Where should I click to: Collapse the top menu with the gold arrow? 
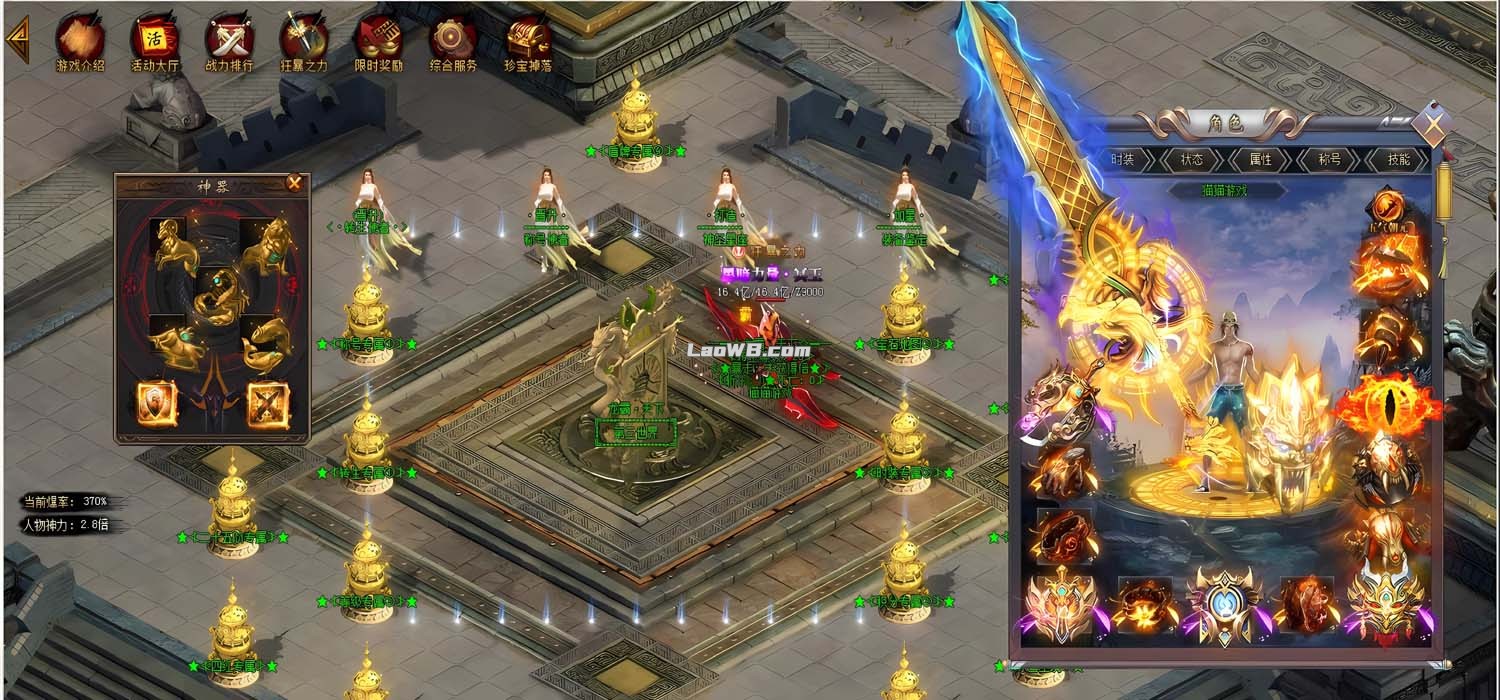17,39
